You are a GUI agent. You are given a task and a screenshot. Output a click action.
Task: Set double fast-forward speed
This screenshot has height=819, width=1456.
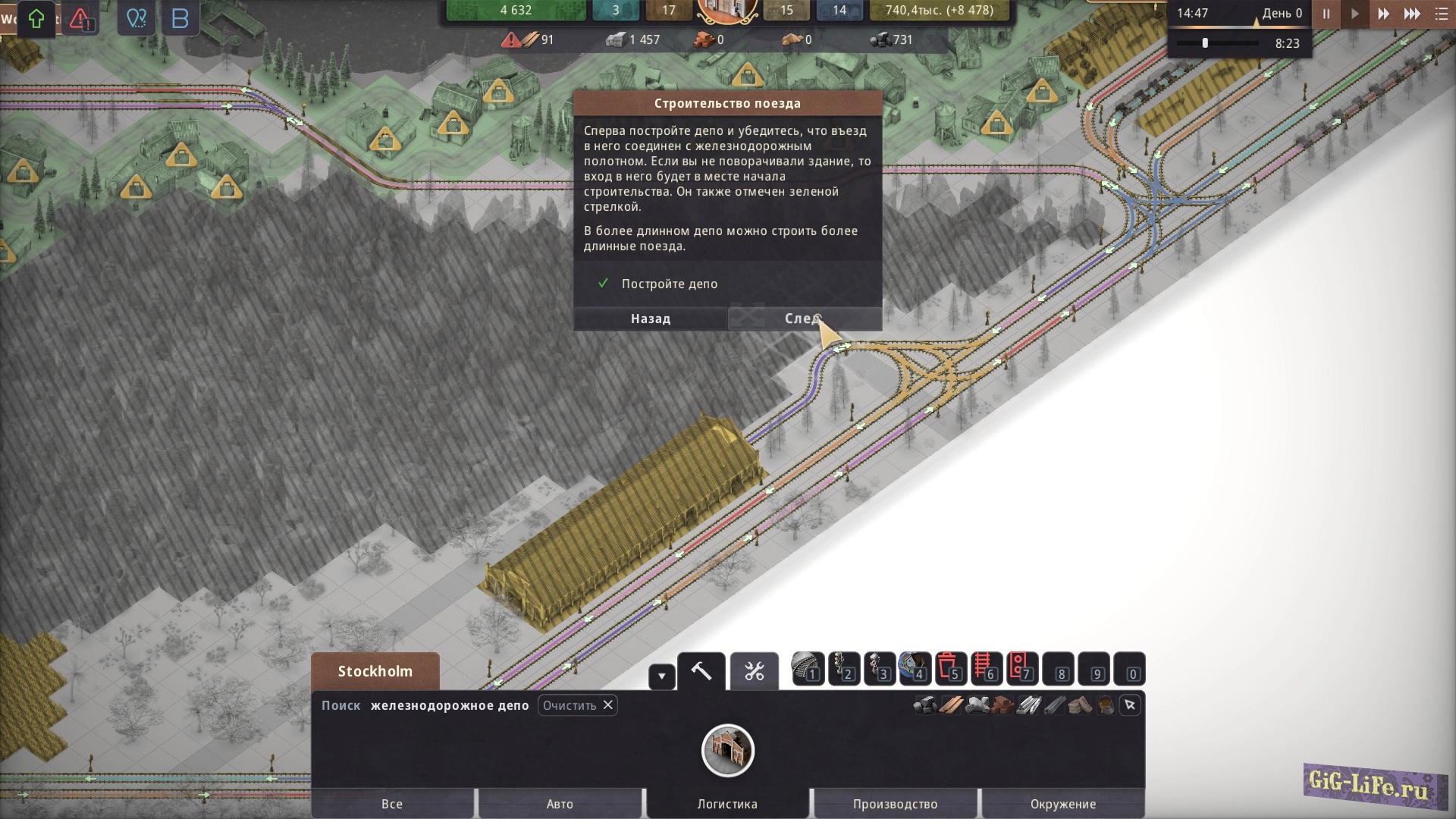point(1383,14)
